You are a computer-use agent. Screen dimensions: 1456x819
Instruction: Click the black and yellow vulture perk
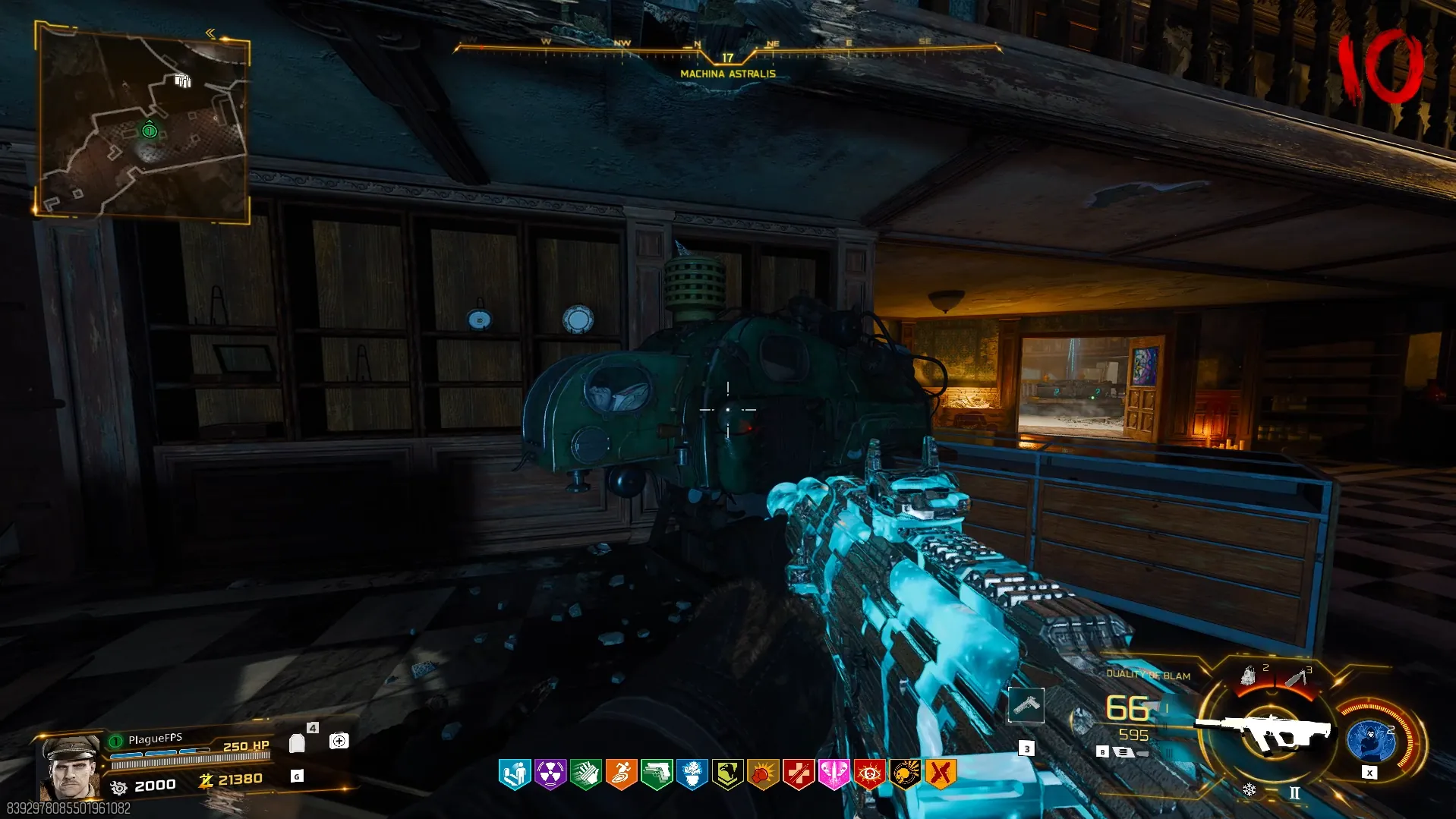point(727,774)
